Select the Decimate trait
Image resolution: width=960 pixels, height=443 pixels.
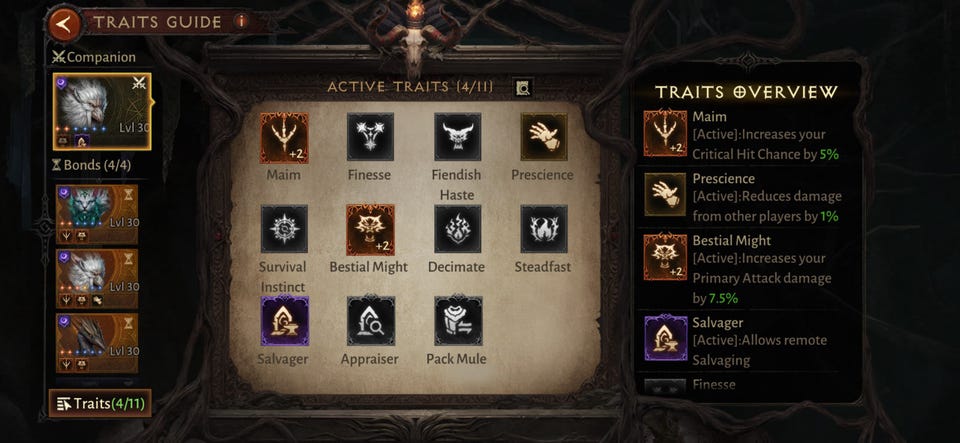pyautogui.click(x=457, y=229)
